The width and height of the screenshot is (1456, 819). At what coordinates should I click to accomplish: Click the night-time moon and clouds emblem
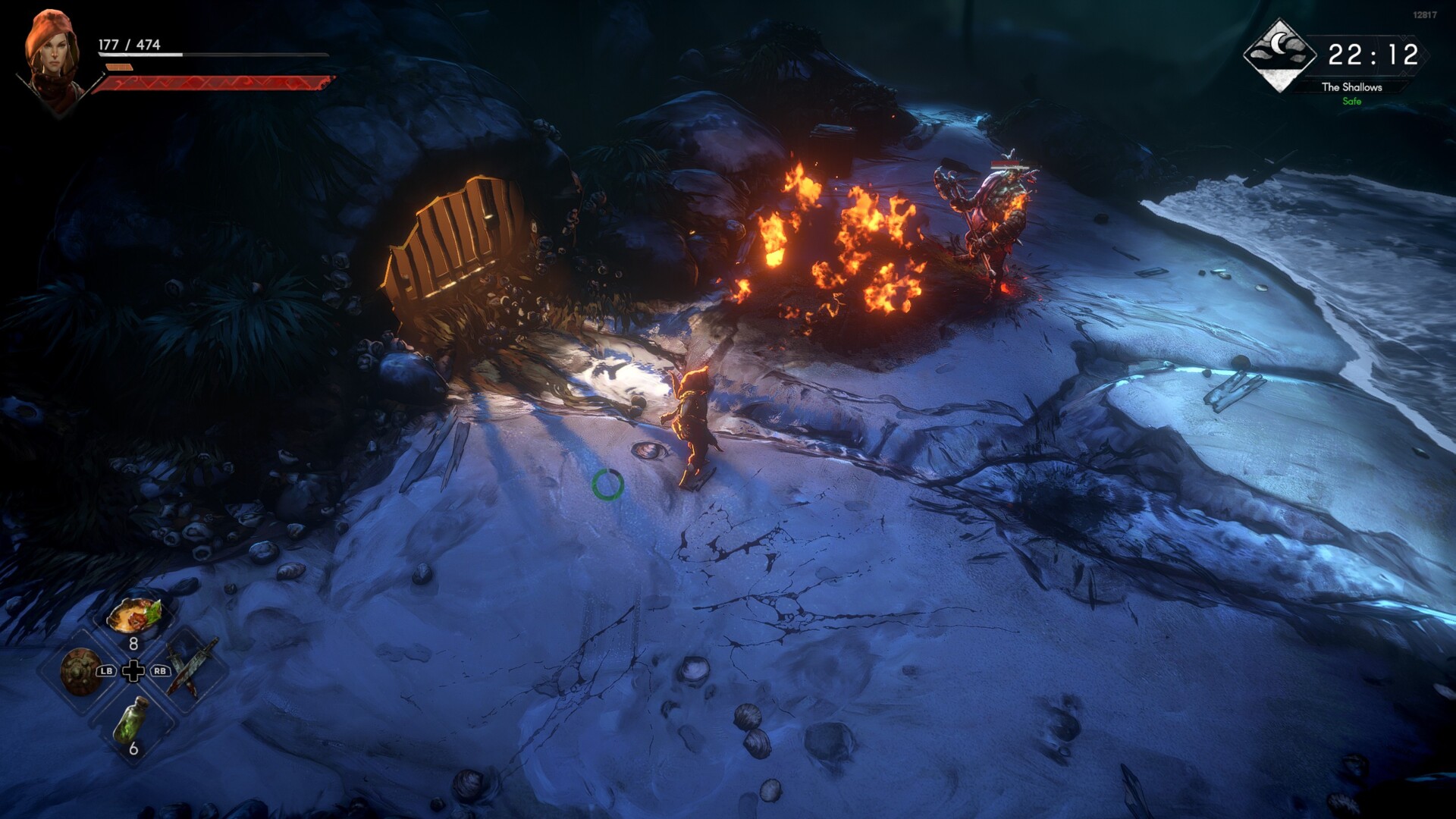click(x=1280, y=55)
